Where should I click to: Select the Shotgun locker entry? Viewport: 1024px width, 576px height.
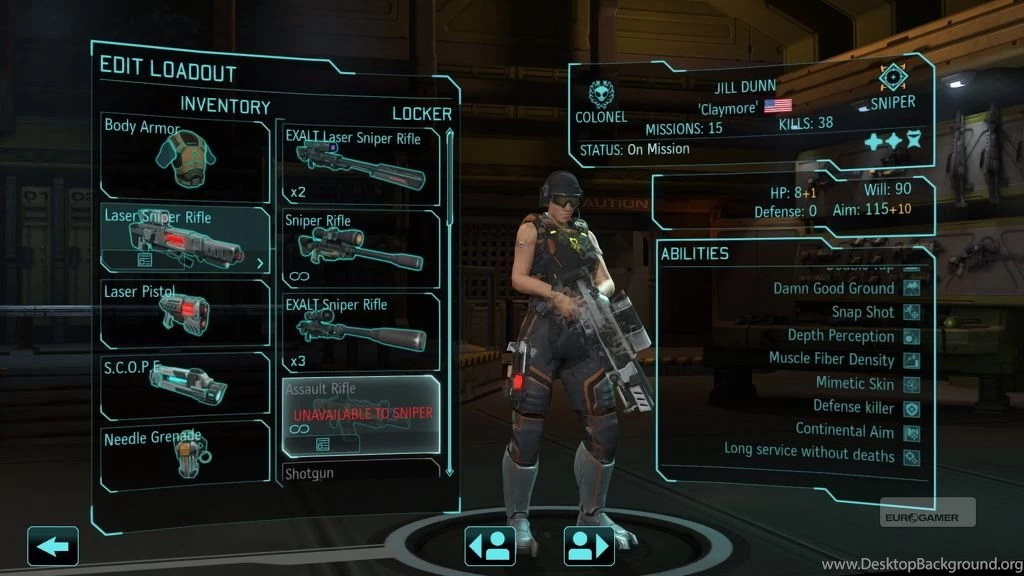coord(361,471)
